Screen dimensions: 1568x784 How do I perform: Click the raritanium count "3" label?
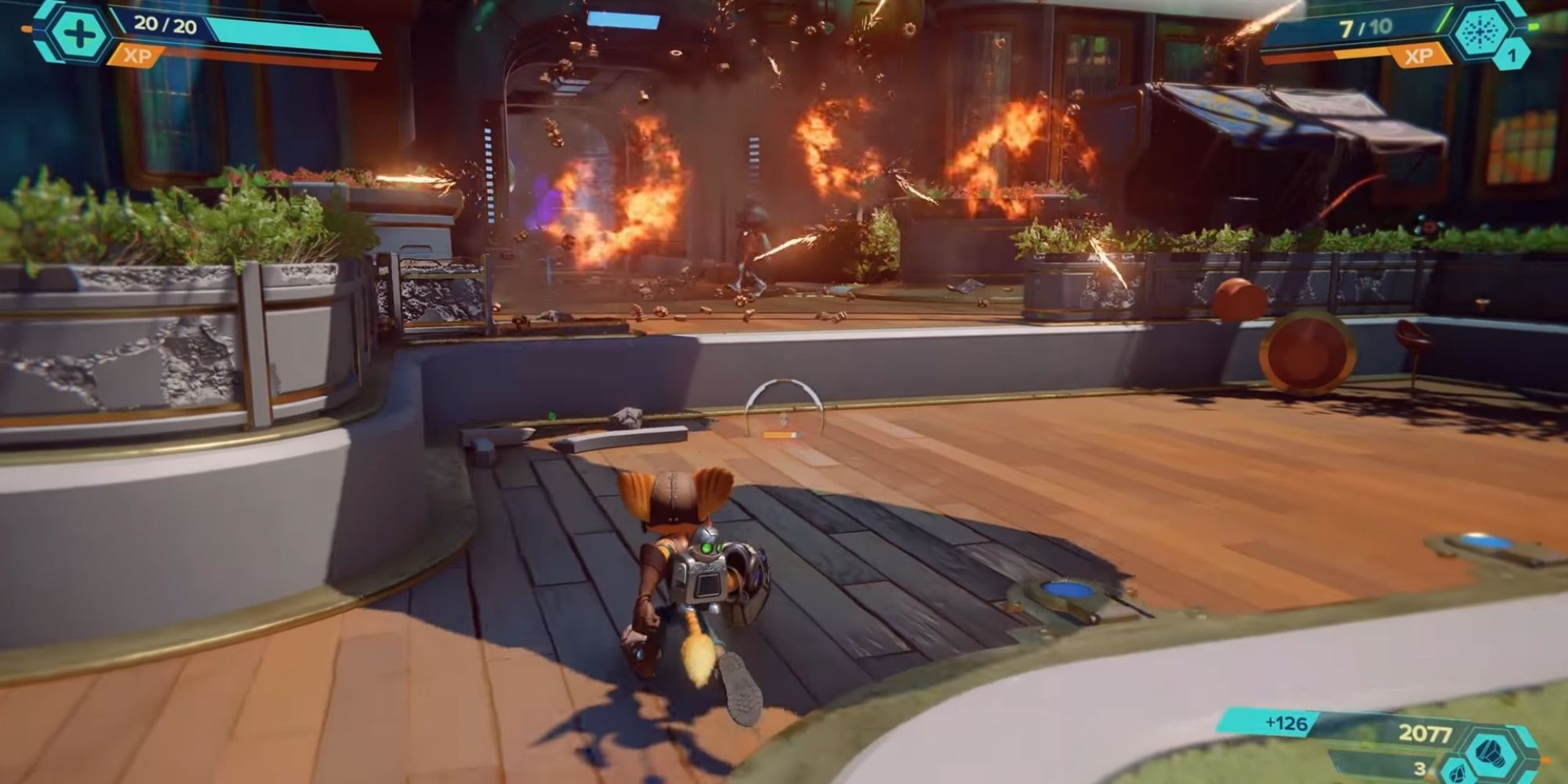(x=1420, y=771)
